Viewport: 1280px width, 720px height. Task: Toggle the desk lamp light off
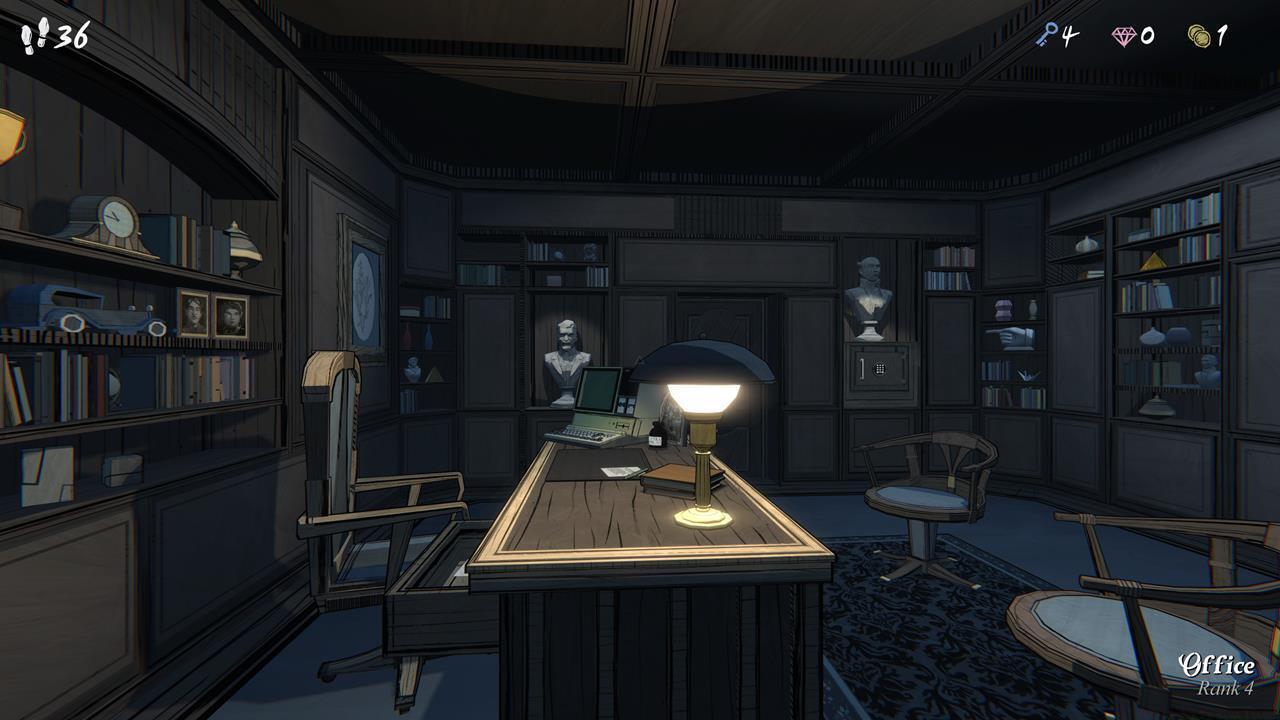703,400
